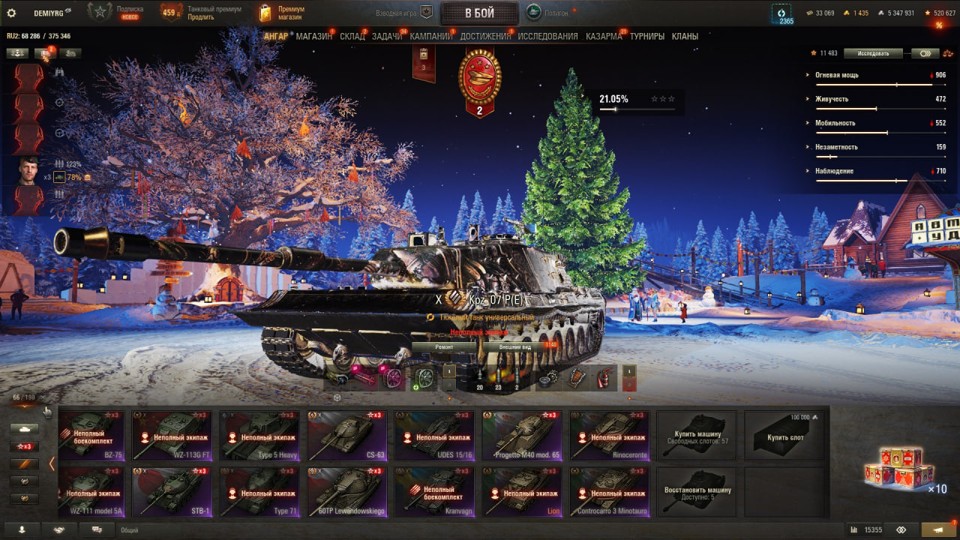960x540 pixels.
Task: Open the ЗАДАЧИ tab
Action: [x=387, y=36]
